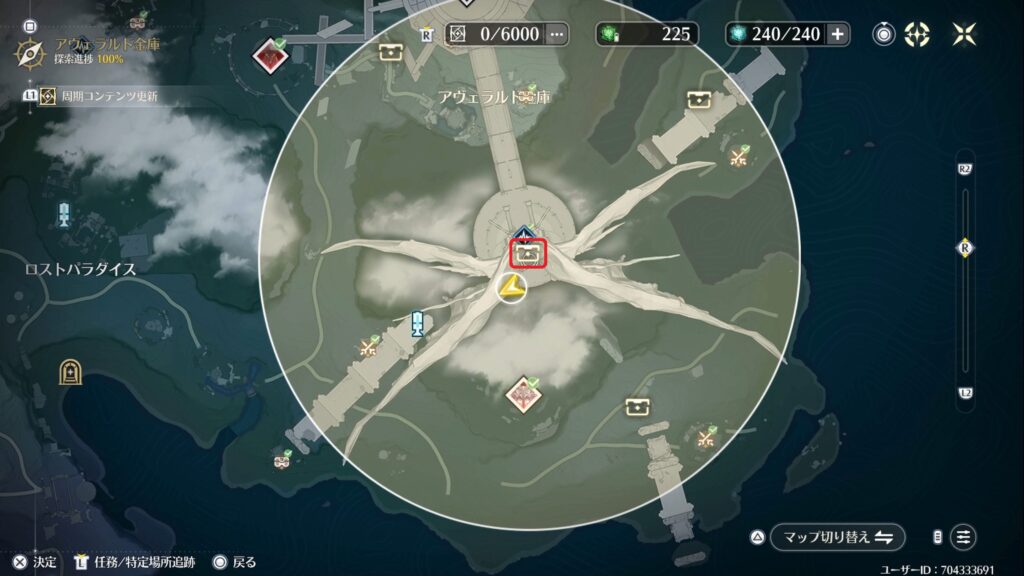Open the ellipsis menu beside 0/6000
Viewport: 1024px width, 576px height.
tap(557, 34)
